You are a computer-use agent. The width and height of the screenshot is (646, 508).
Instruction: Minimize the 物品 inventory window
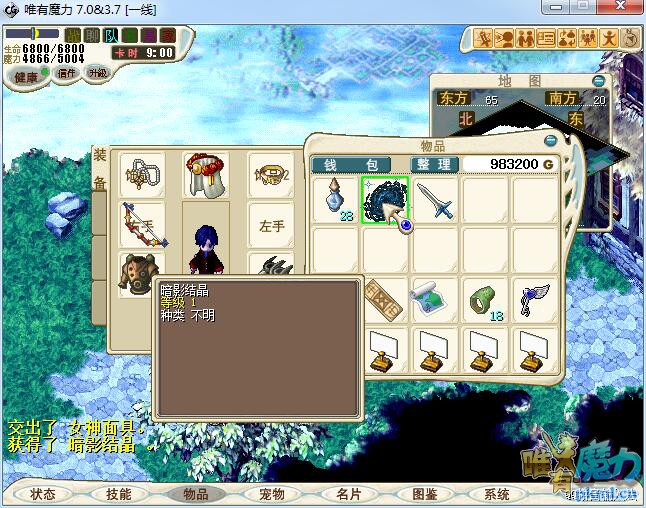[549, 142]
